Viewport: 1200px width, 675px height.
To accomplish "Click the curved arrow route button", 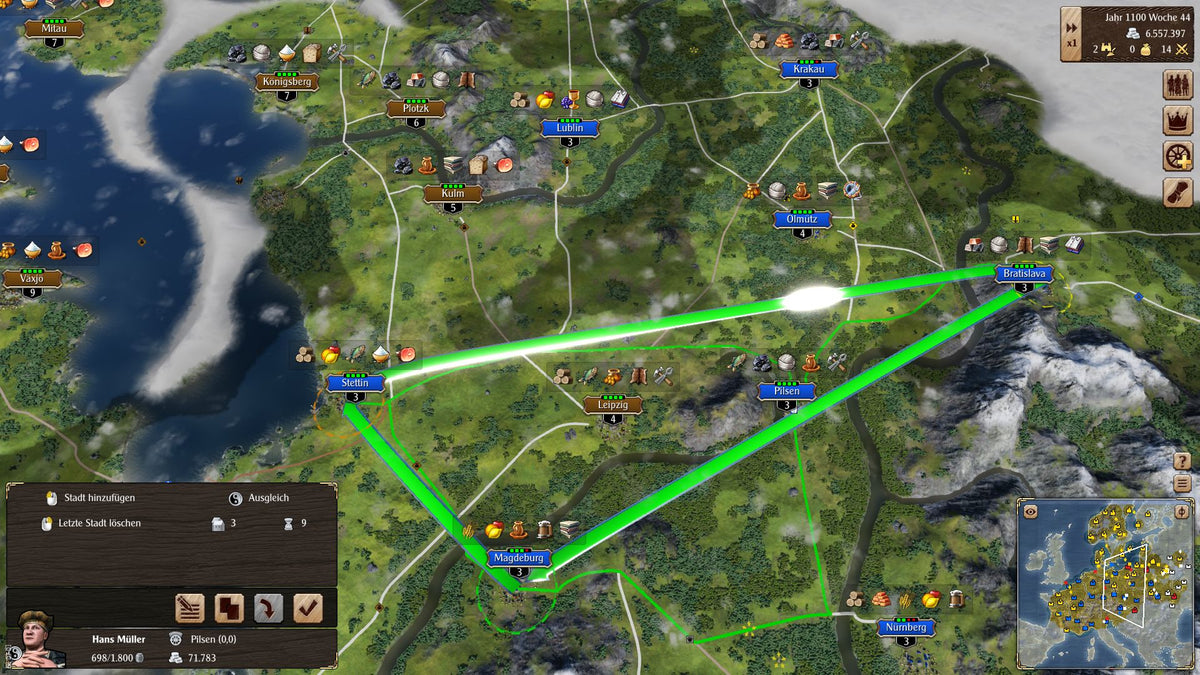I will (x=268, y=607).
